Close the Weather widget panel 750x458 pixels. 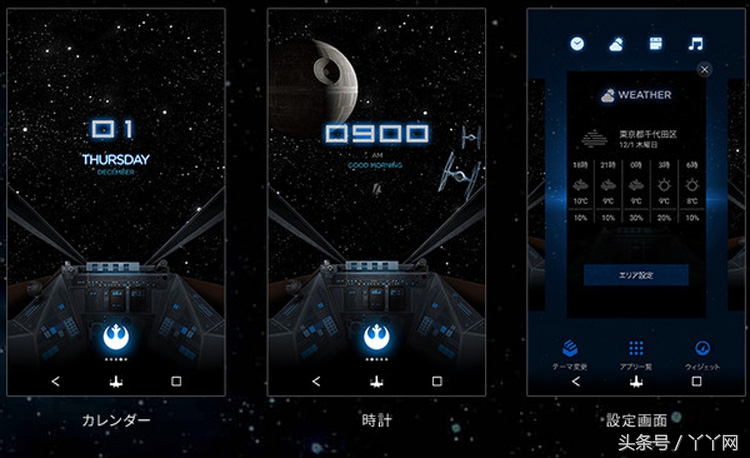tap(705, 69)
